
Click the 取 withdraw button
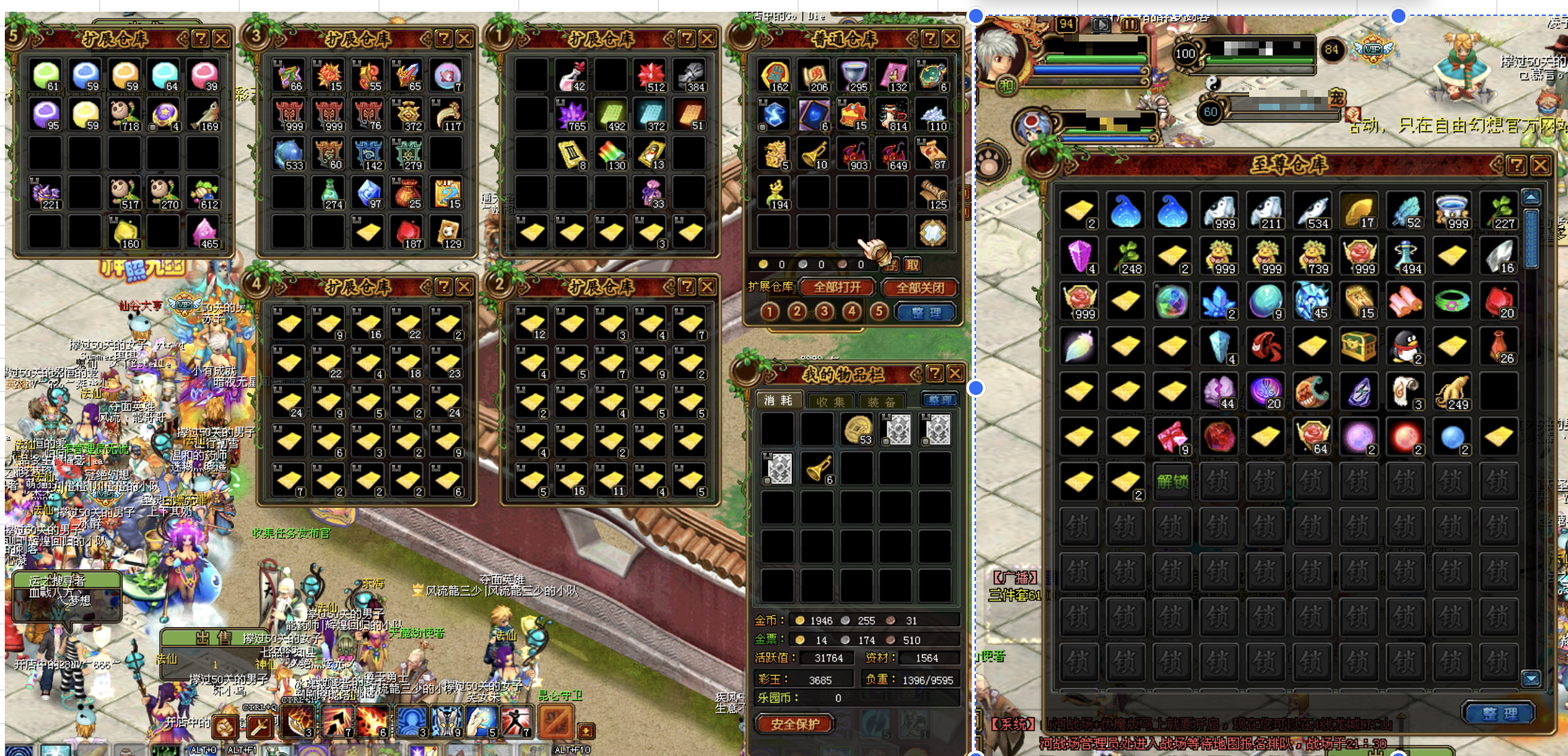tap(913, 264)
